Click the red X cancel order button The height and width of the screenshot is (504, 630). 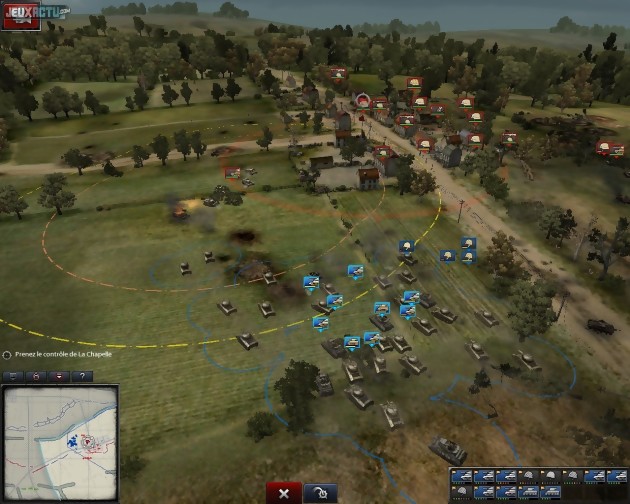[x=284, y=493]
